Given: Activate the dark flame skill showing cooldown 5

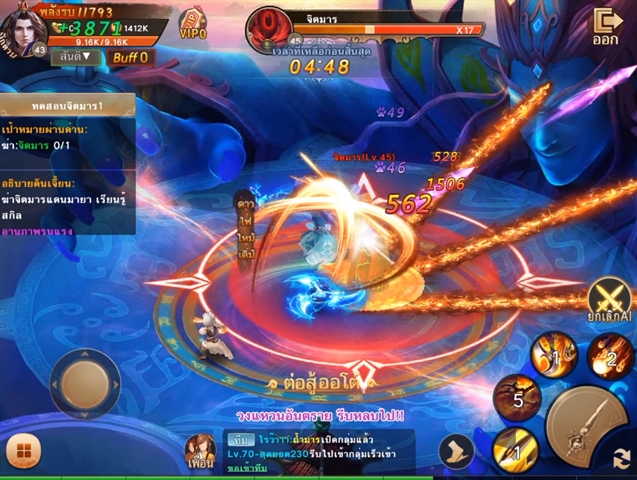Looking at the screenshot, I should coord(518,397).
